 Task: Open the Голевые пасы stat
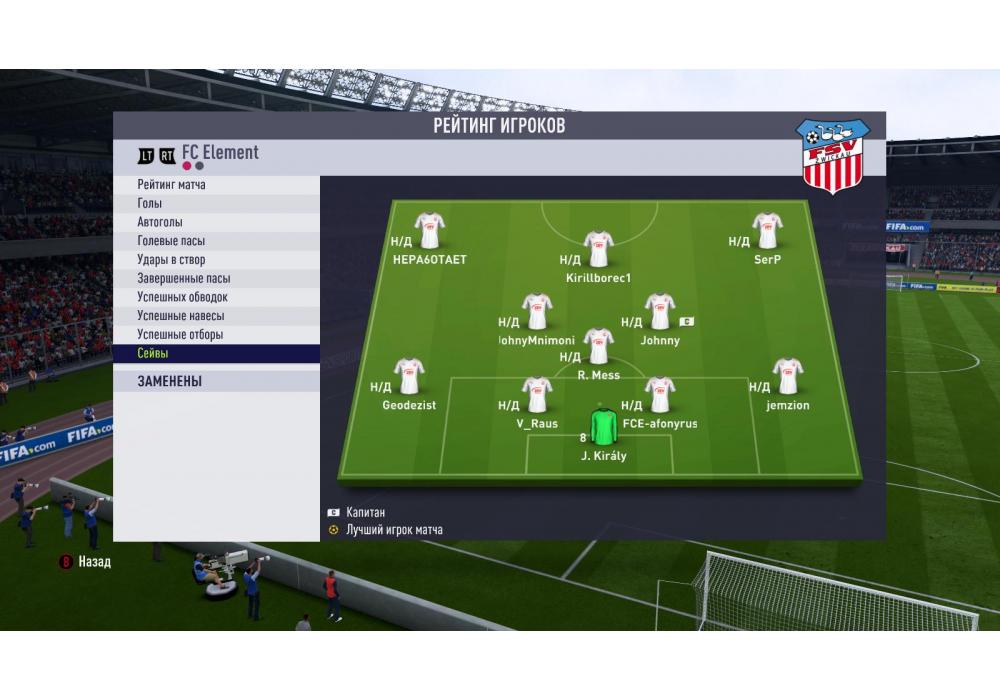[x=216, y=241]
